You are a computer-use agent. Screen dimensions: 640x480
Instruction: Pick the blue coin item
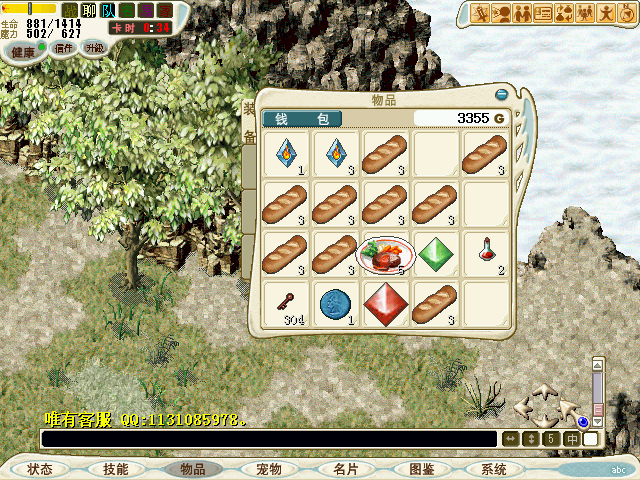pos(335,301)
